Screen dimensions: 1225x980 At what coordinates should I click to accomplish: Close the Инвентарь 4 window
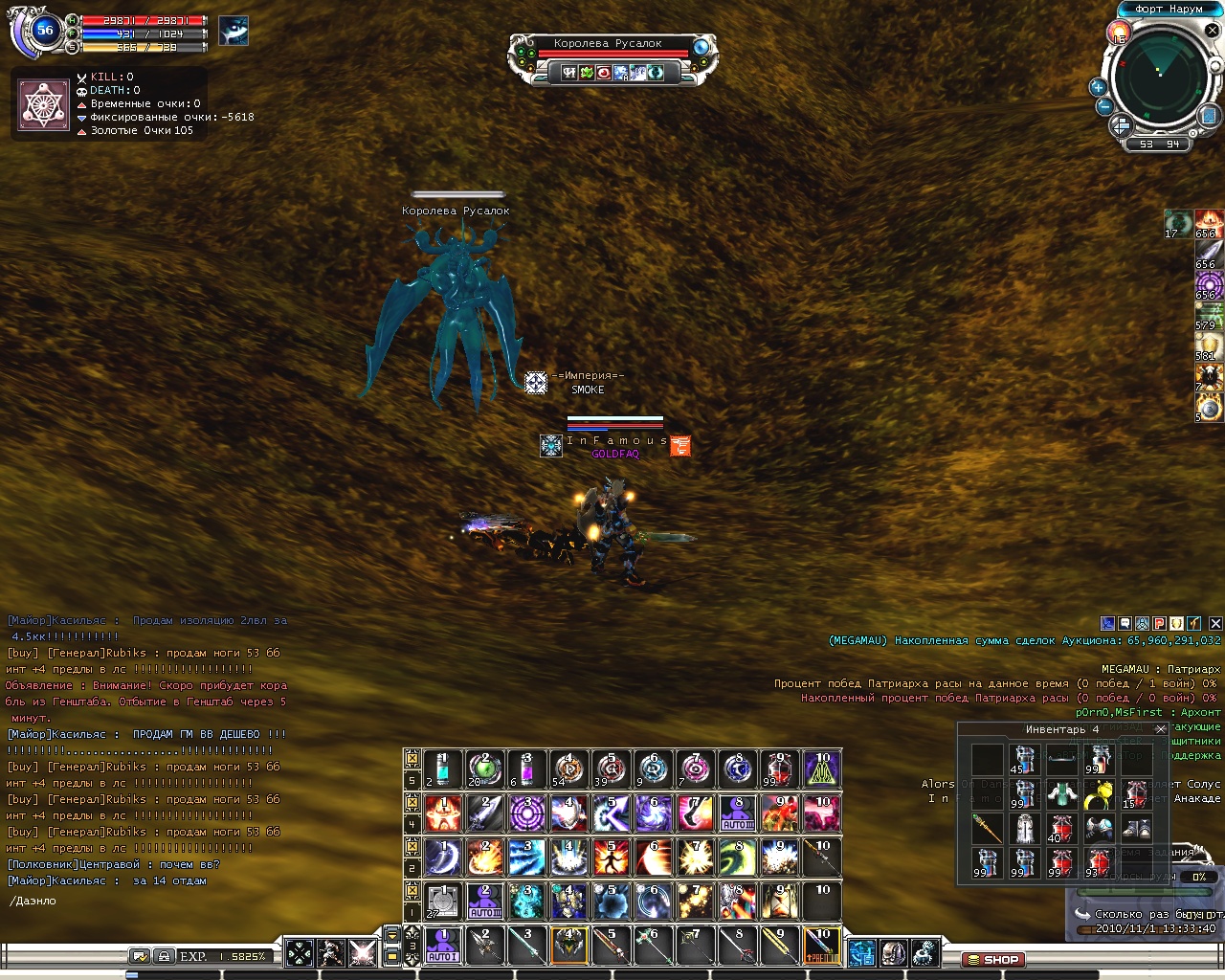tap(1161, 729)
